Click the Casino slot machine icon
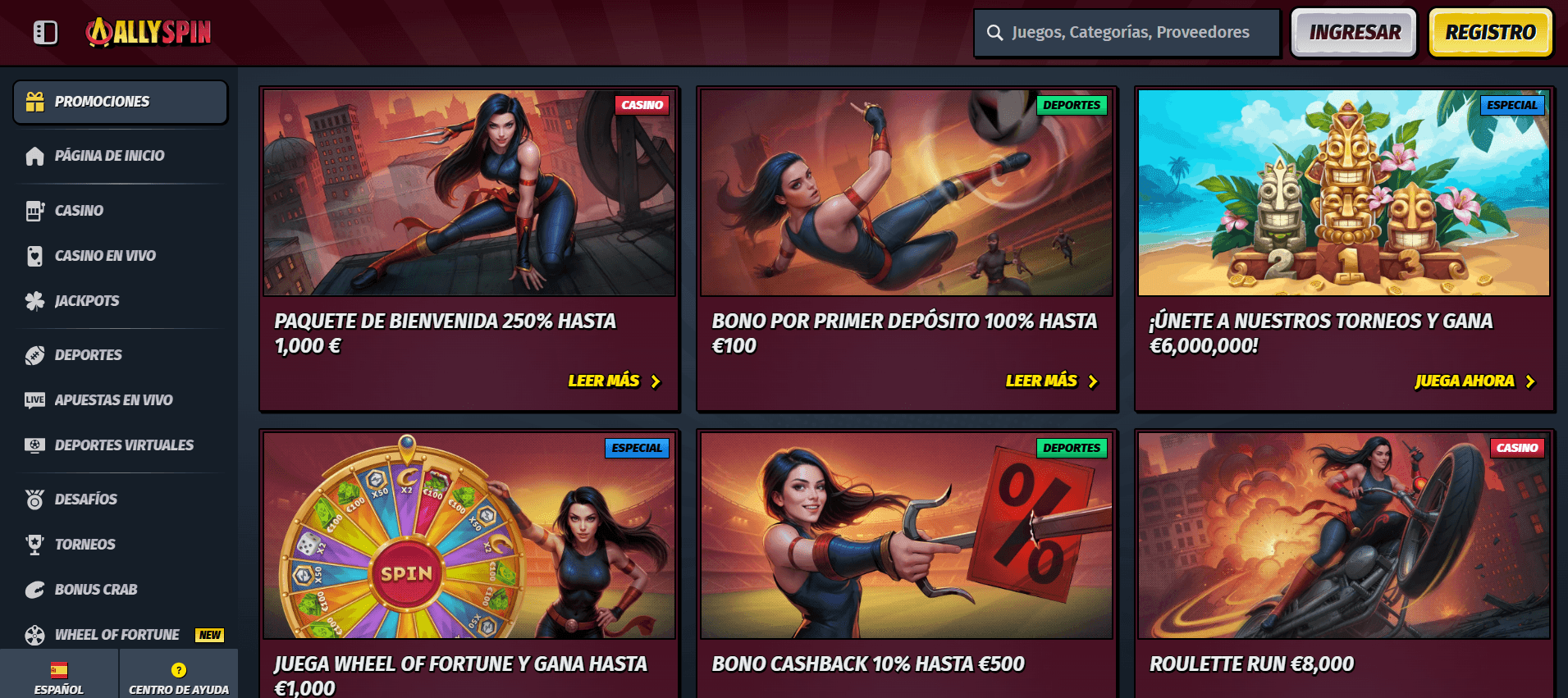The image size is (1568, 698). 34,210
